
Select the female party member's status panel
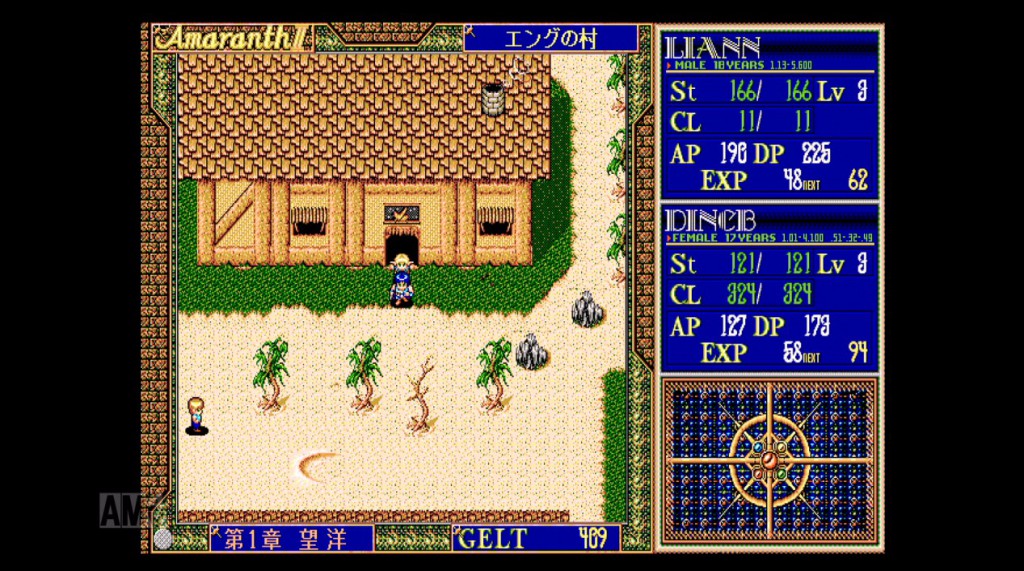click(768, 288)
